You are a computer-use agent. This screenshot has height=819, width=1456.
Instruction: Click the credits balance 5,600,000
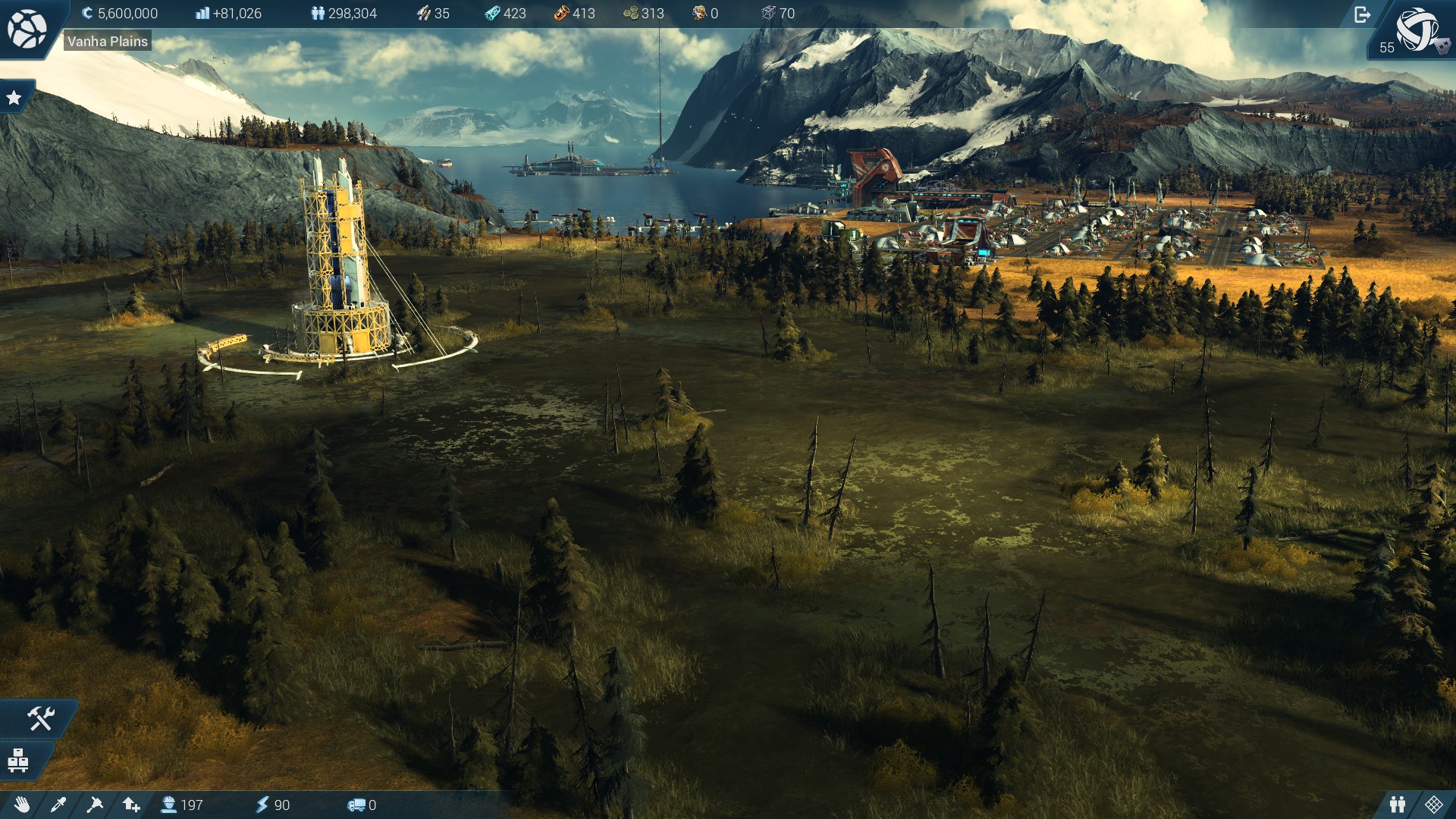(x=120, y=14)
